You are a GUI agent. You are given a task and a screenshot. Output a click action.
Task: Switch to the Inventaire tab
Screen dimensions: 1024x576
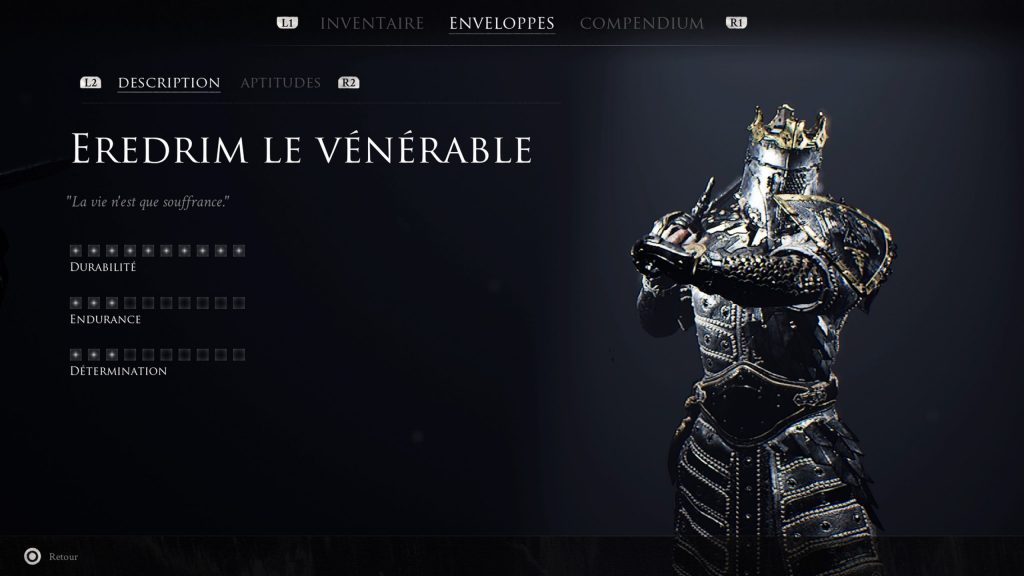click(x=372, y=23)
